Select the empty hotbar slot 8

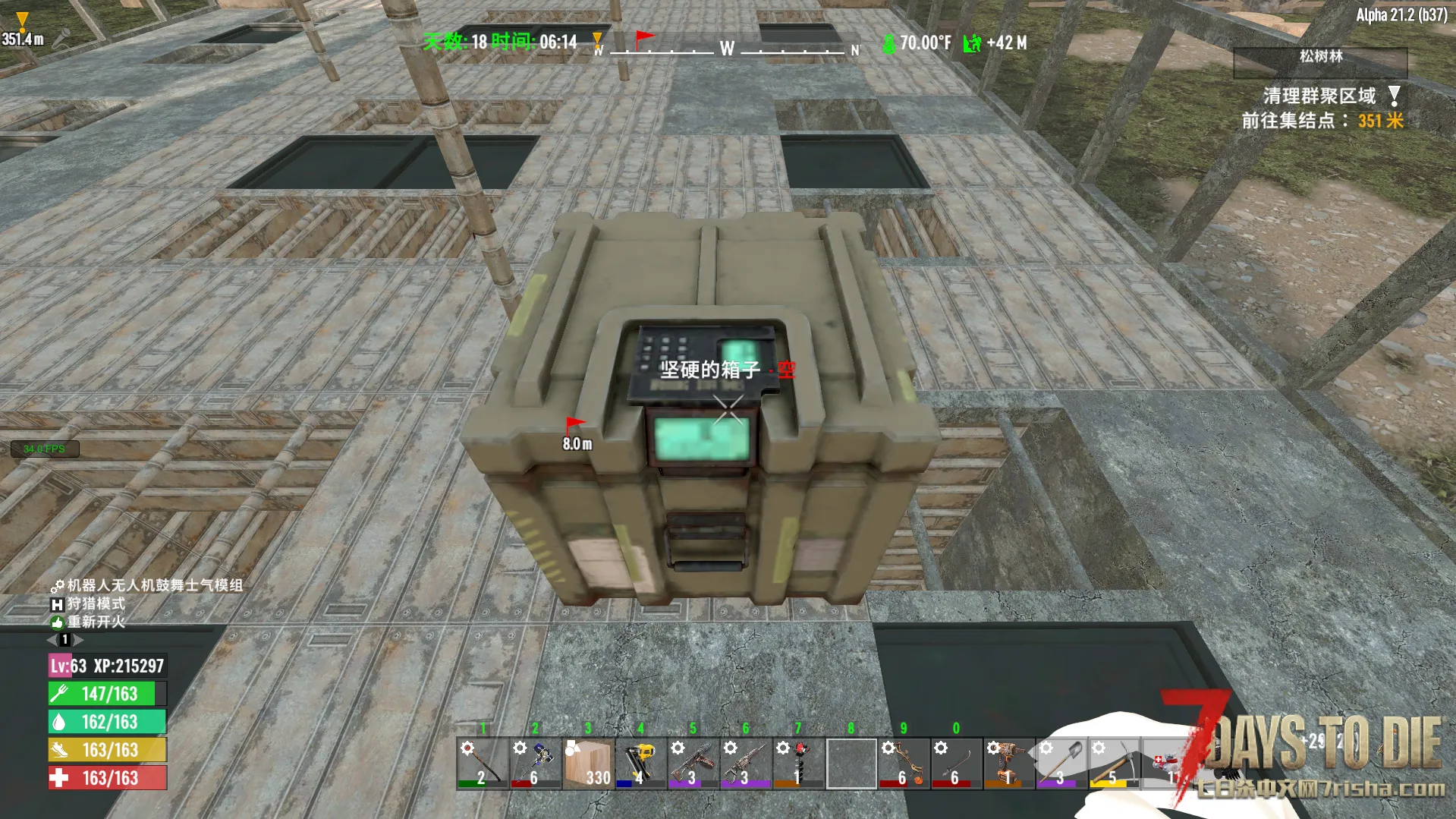[851, 763]
